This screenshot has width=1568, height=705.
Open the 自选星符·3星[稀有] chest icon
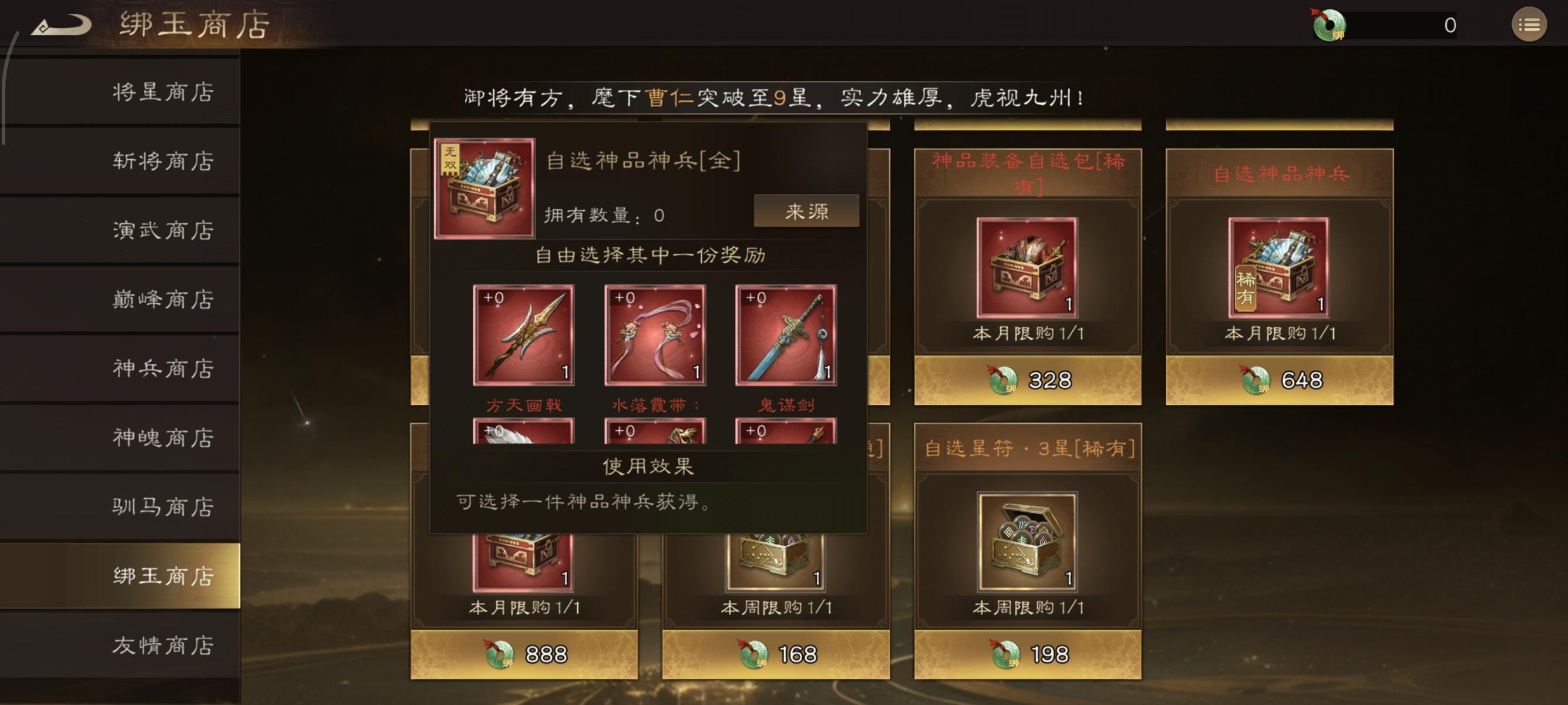coord(1028,542)
